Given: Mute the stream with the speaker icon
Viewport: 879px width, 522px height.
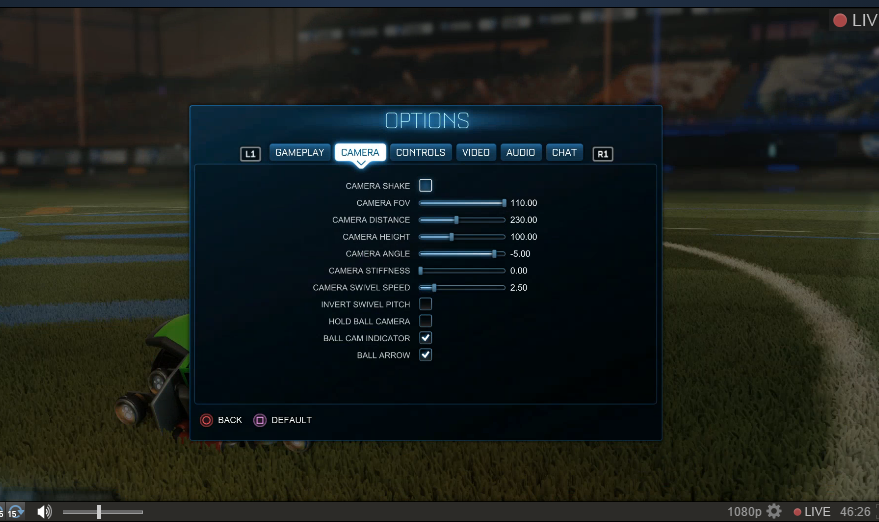Looking at the screenshot, I should tap(45, 512).
